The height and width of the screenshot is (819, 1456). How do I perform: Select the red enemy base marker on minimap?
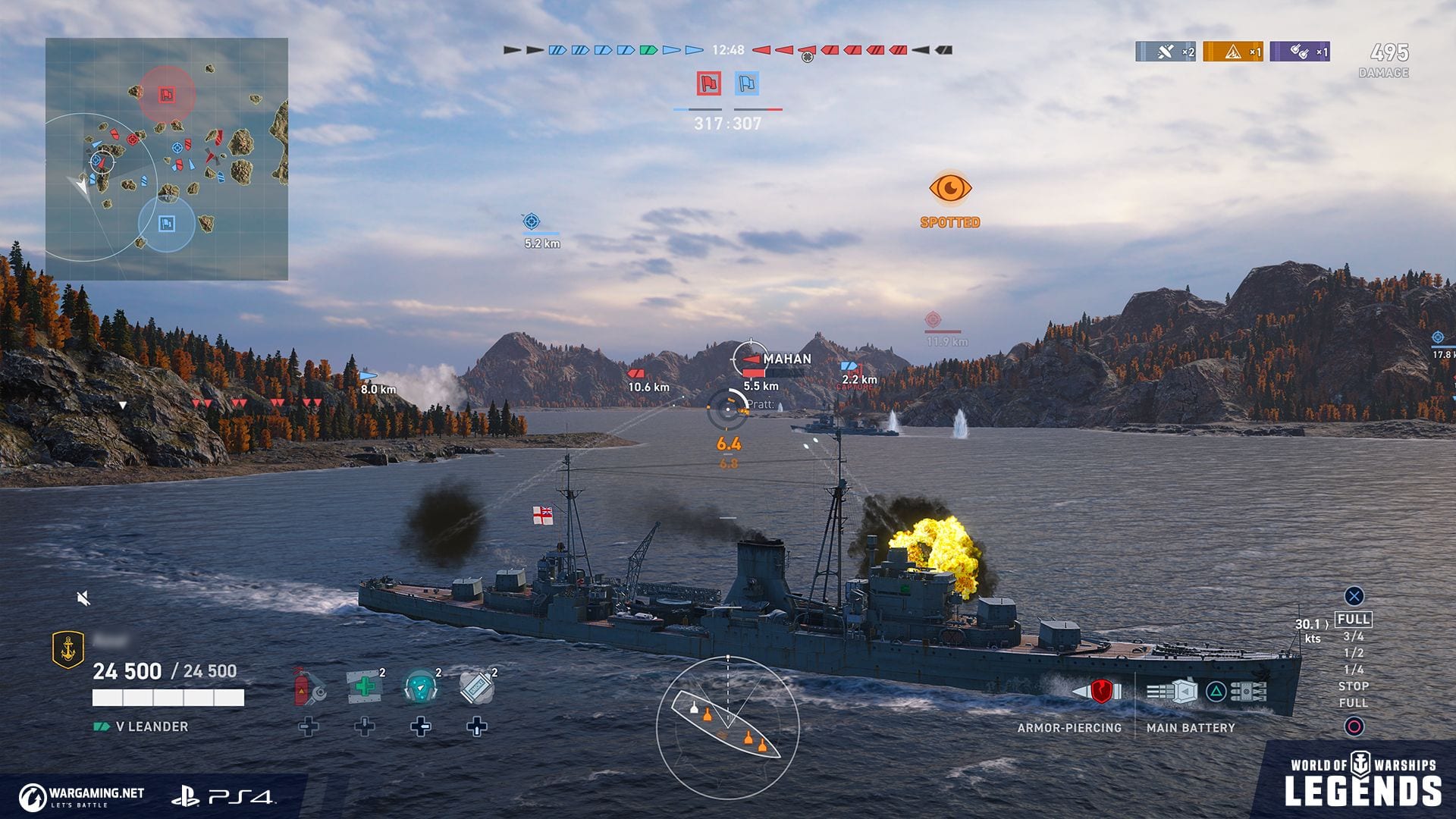click(x=167, y=95)
